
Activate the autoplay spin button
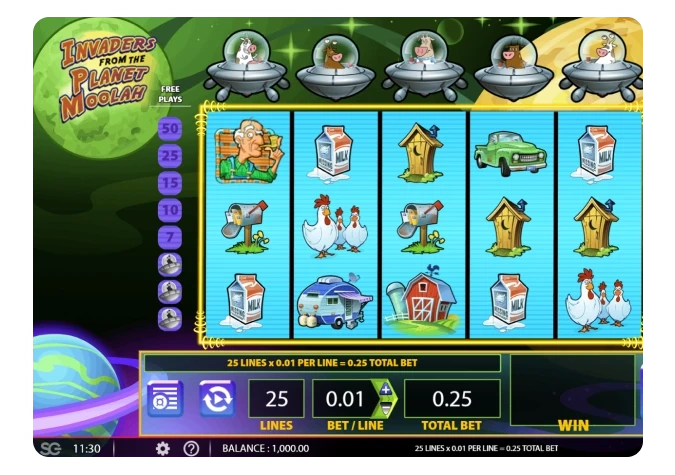click(x=216, y=397)
